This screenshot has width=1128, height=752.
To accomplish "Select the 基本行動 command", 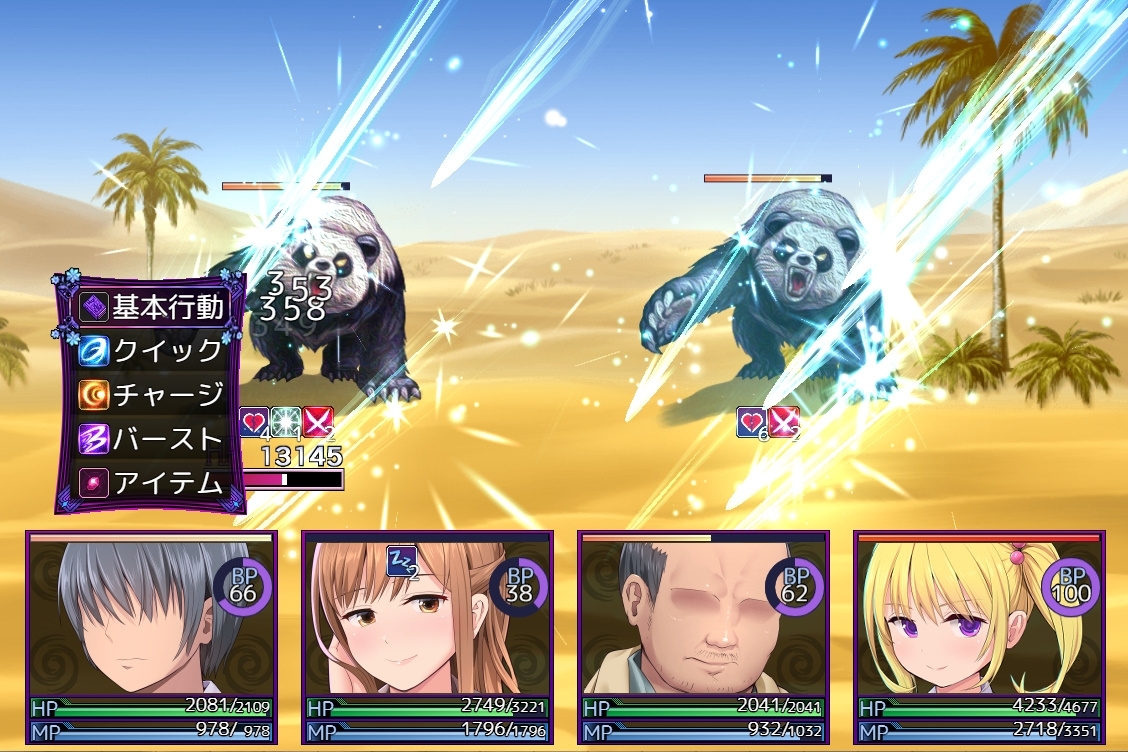I will coord(151,307).
